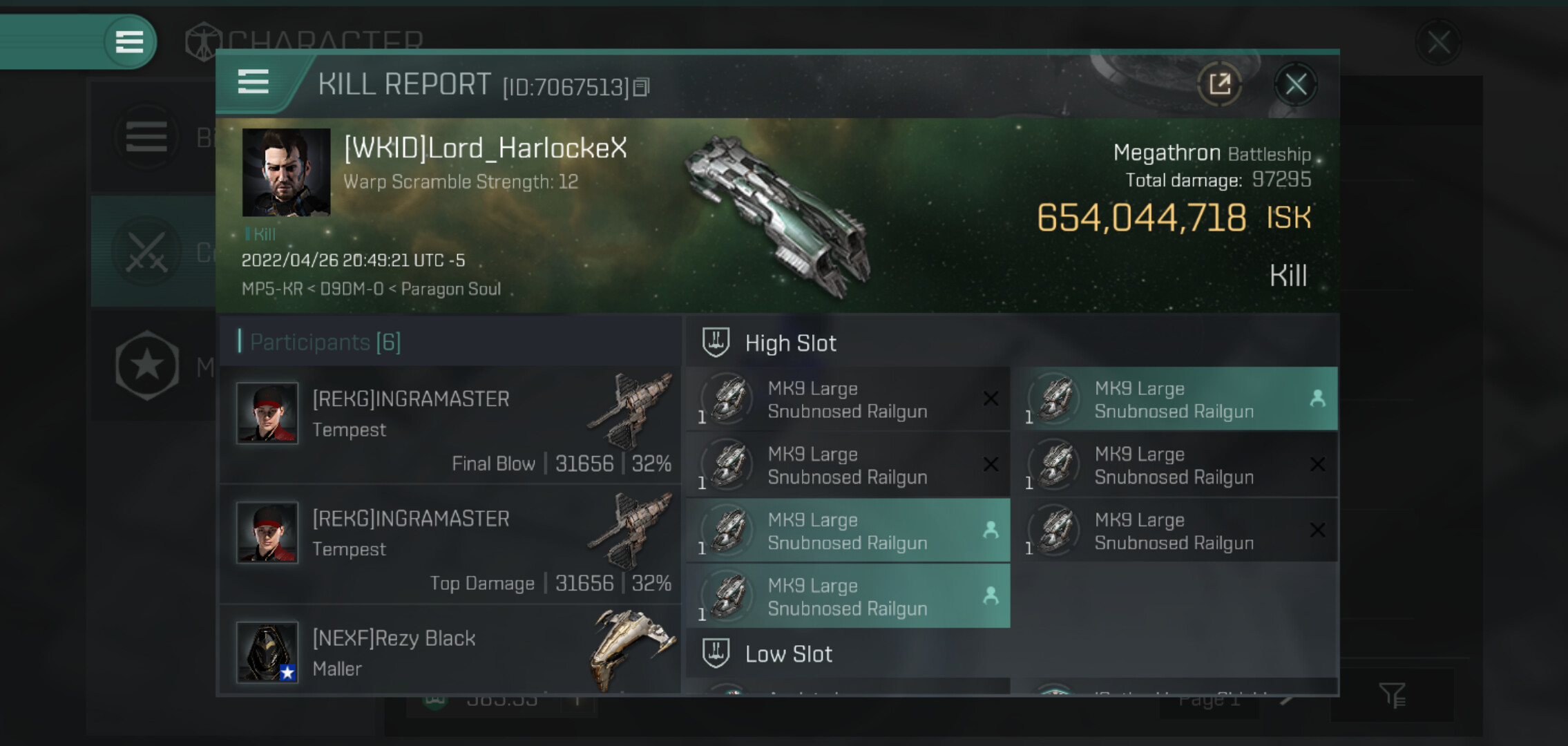Open the Kill Report hamburger menu
Image resolution: width=1568 pixels, height=746 pixels.
coord(253,82)
